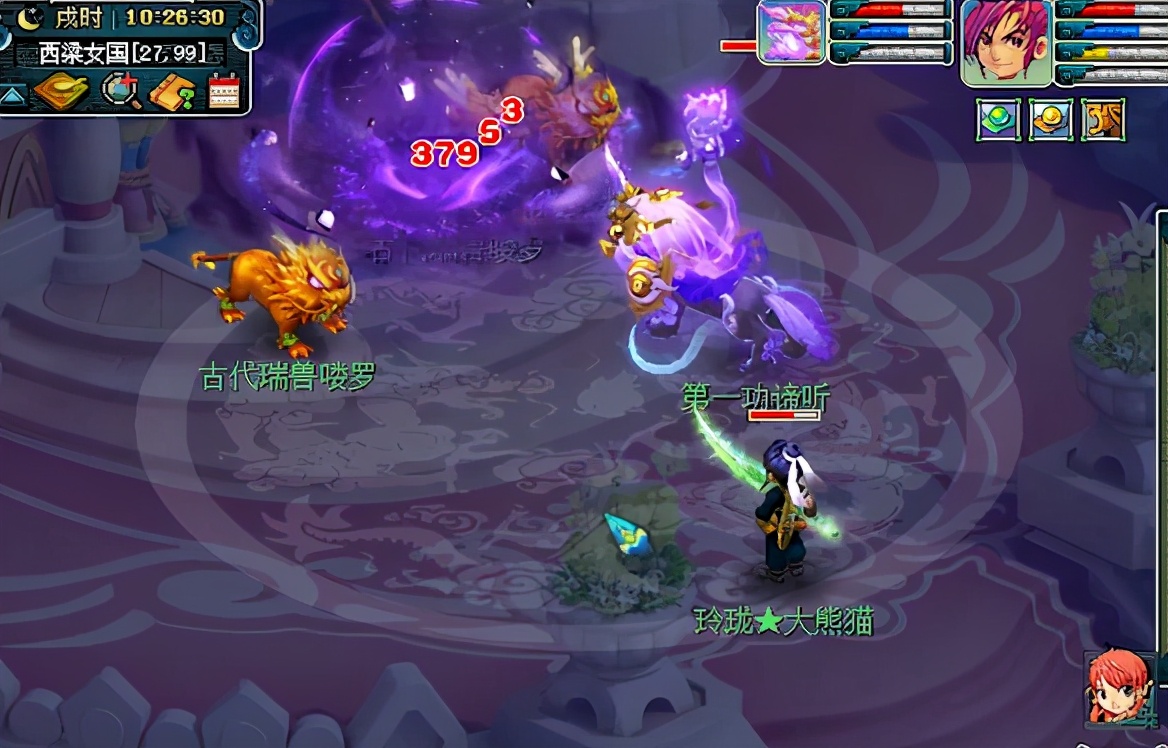Open the golden compass map icon

pyautogui.click(x=61, y=92)
